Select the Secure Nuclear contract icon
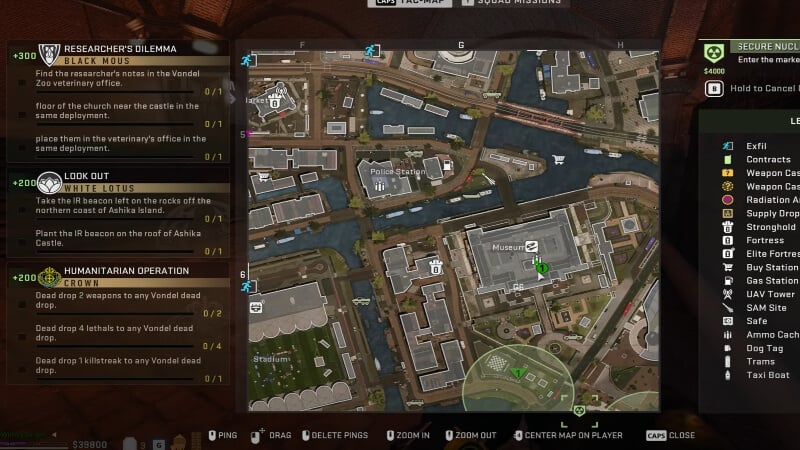 (713, 54)
